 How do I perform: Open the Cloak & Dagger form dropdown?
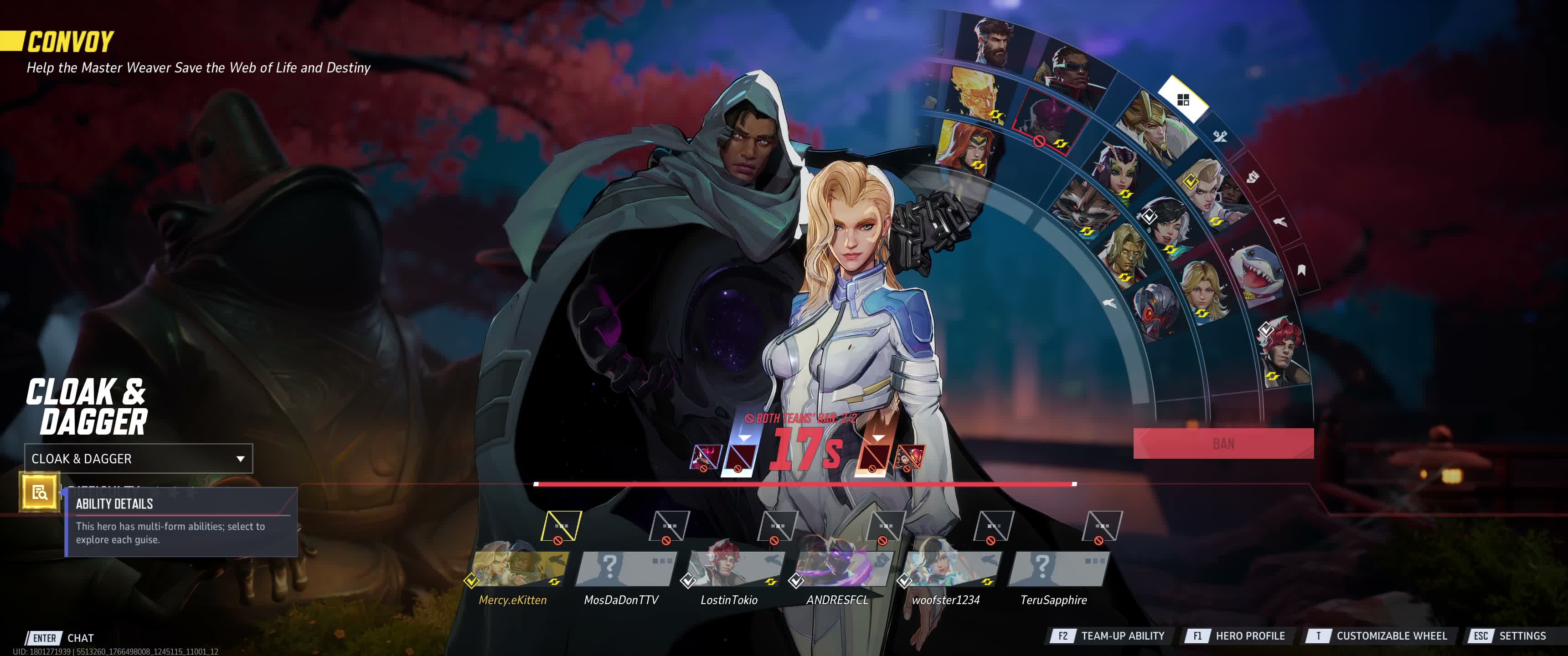click(138, 459)
